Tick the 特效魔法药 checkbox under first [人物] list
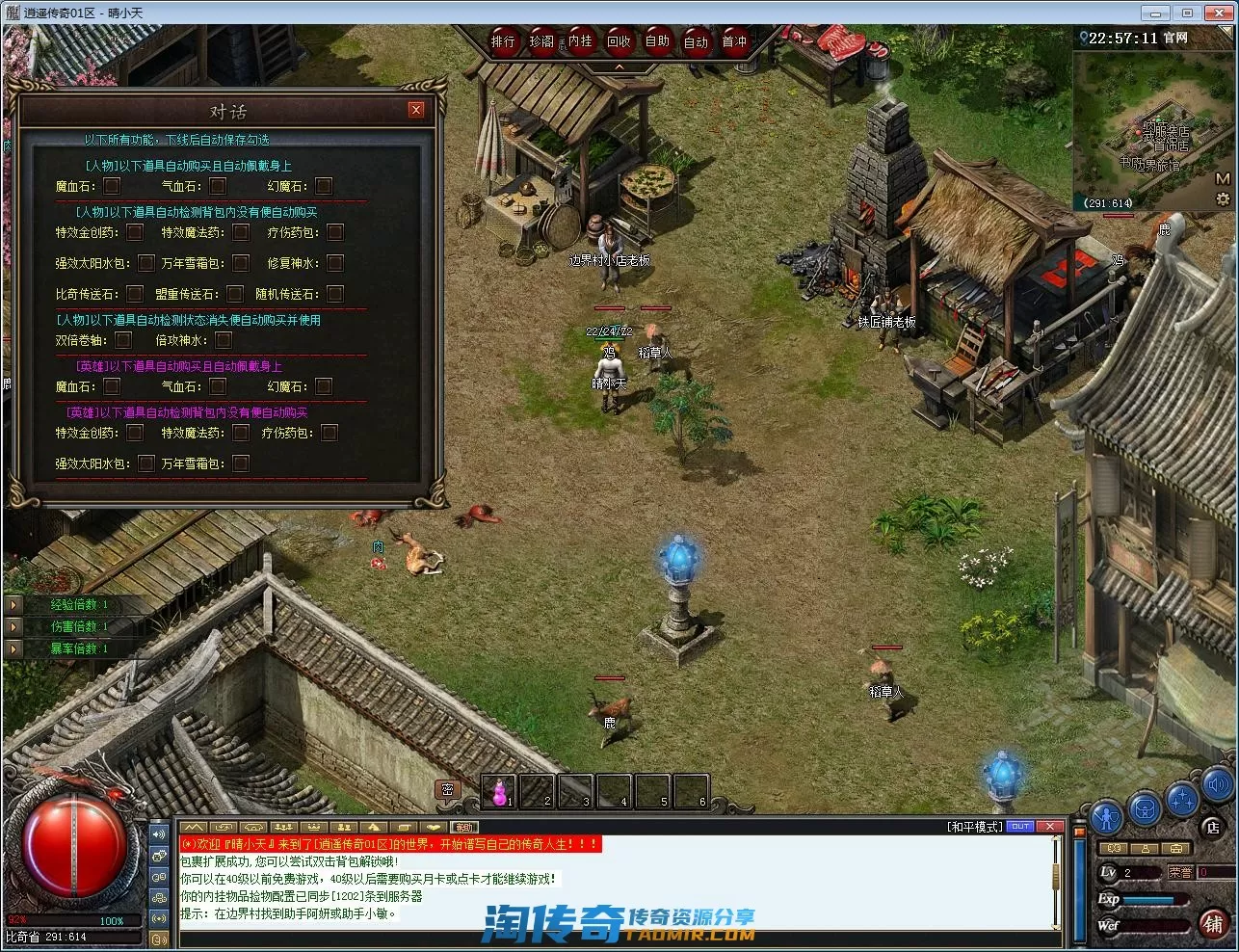Screen dimensions: 1239x952 tap(241, 232)
